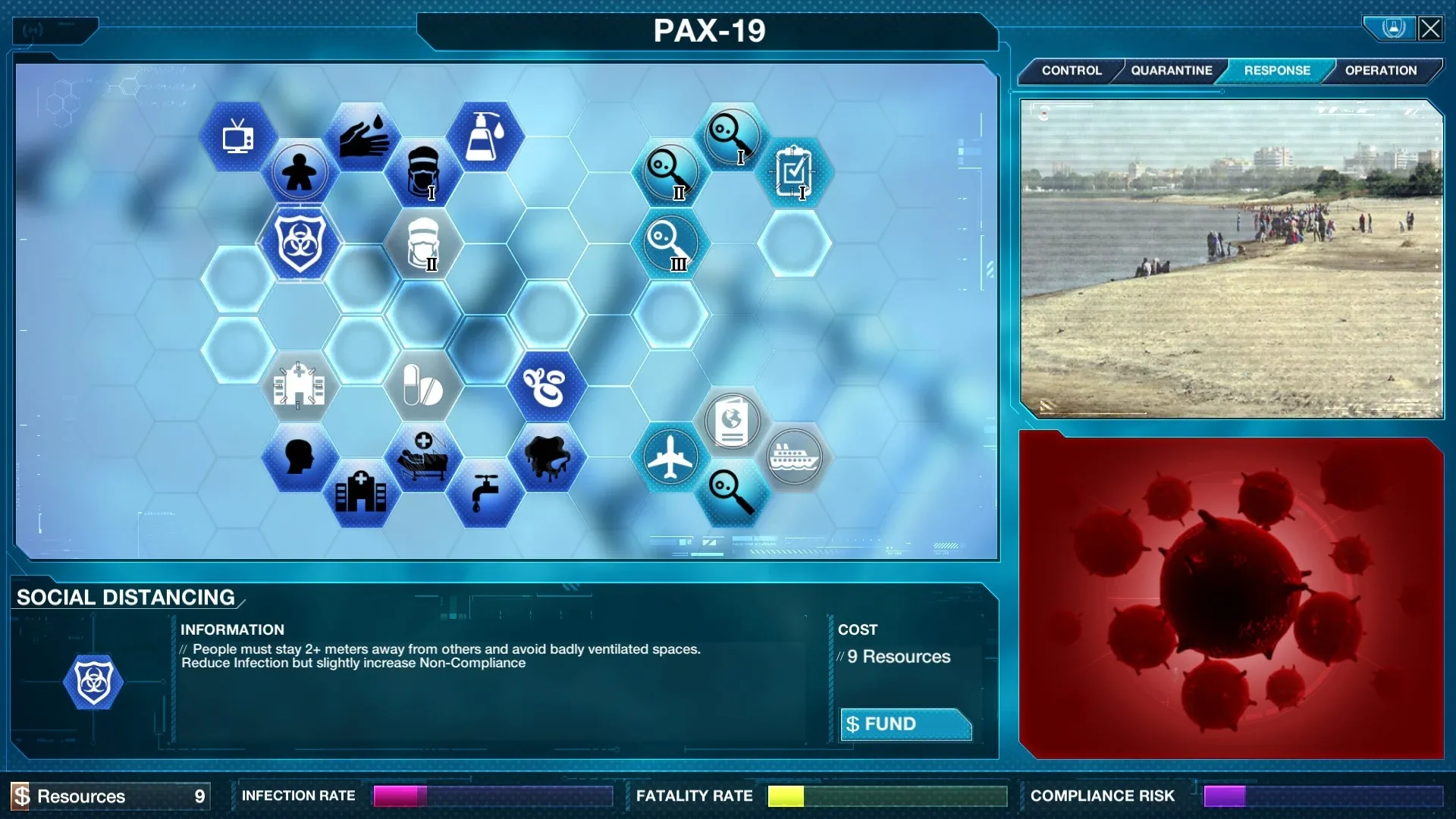Viewport: 1456px width, 819px height.
Task: Switch to the QUARANTINE tab
Action: pyautogui.click(x=1170, y=71)
